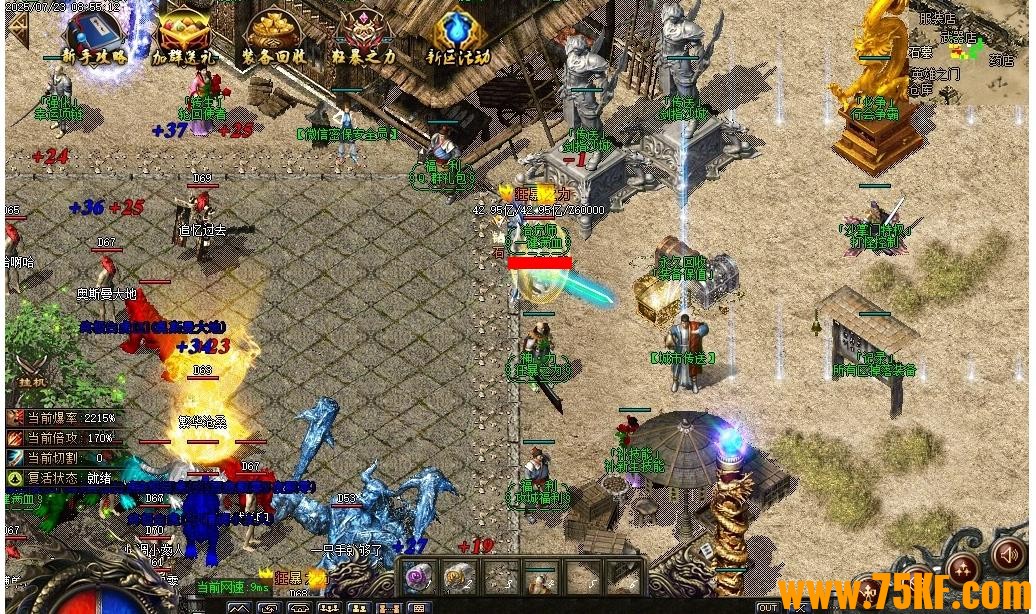Click the OUT button on bottom bar
This screenshot has width=1036, height=614.
click(767, 607)
